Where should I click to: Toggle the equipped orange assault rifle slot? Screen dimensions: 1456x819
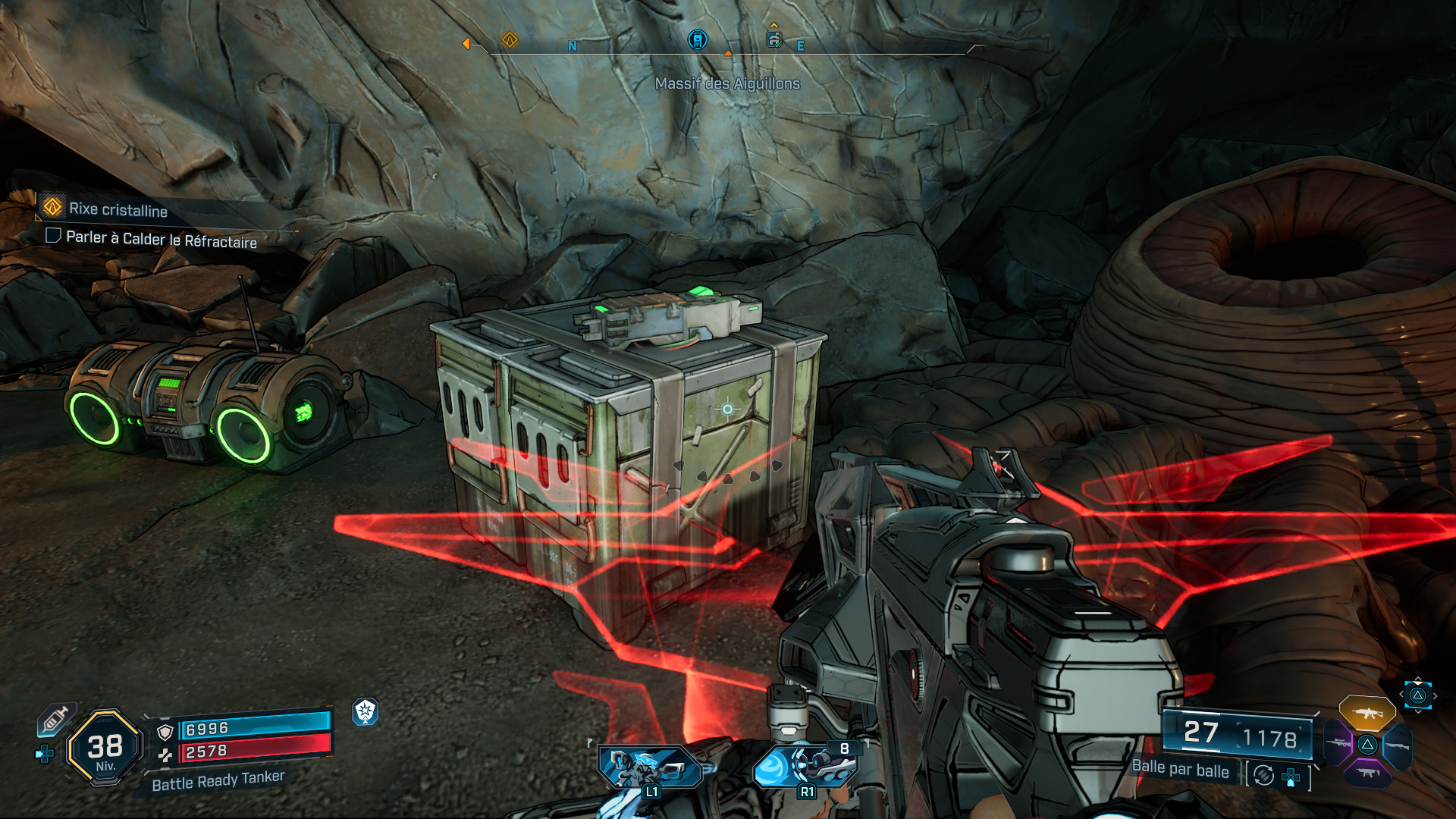tap(1367, 713)
